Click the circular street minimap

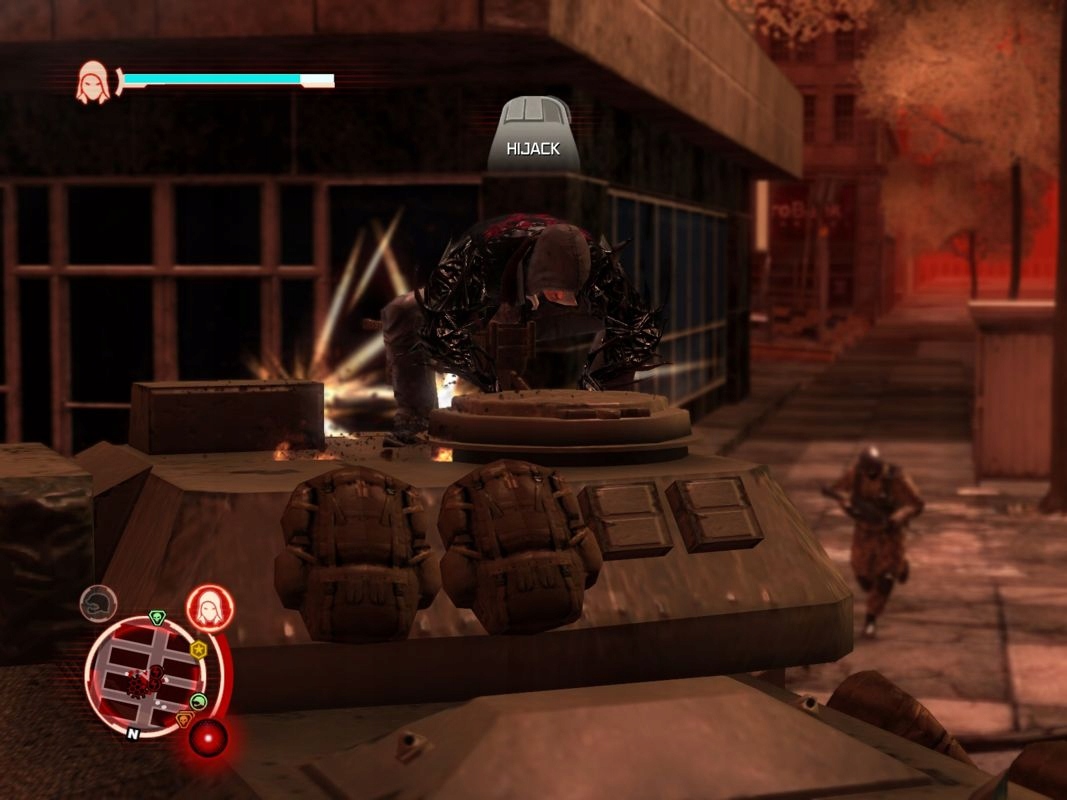(147, 677)
